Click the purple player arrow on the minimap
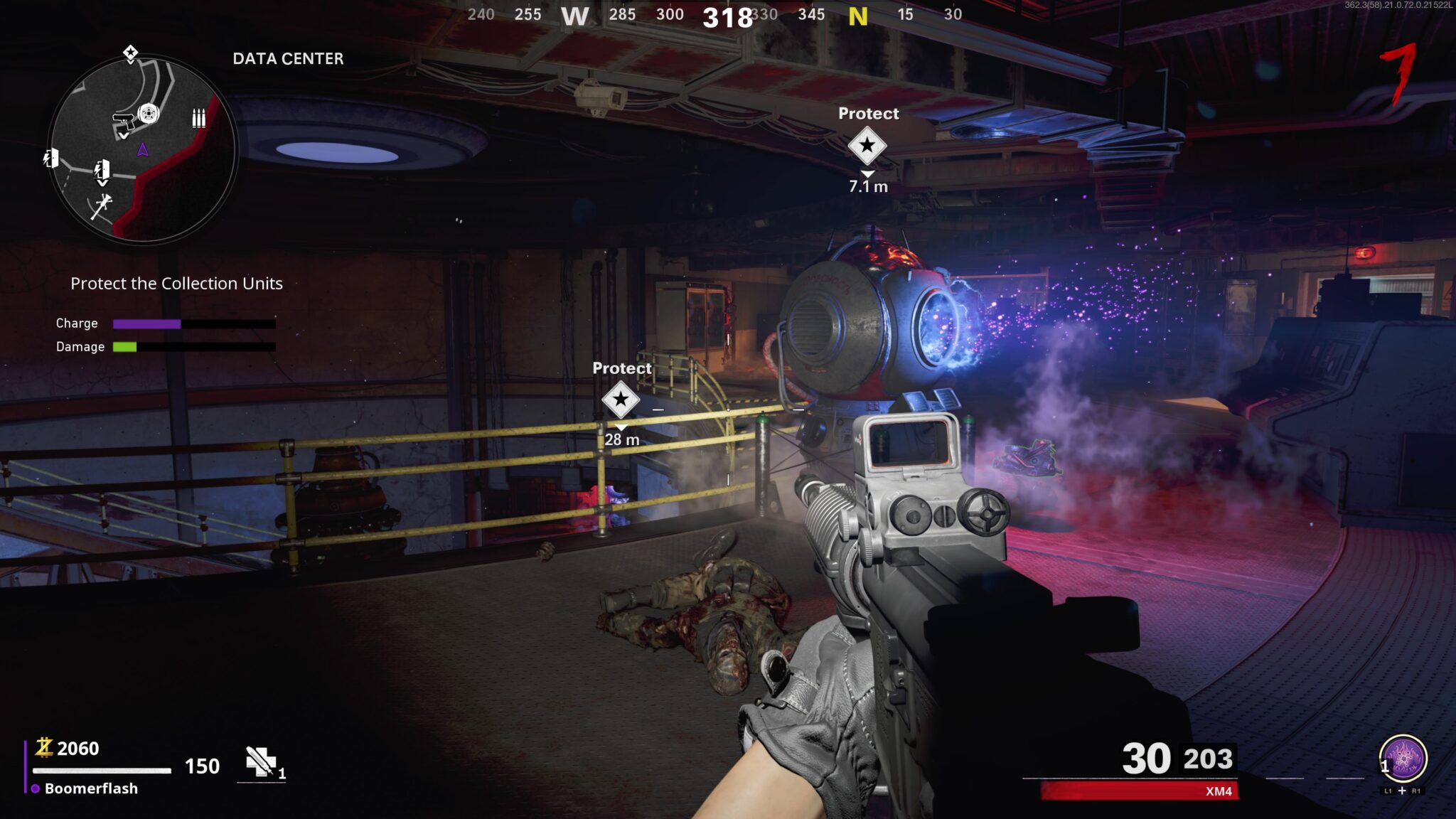The width and height of the screenshot is (1456, 819). pyautogui.click(x=143, y=149)
